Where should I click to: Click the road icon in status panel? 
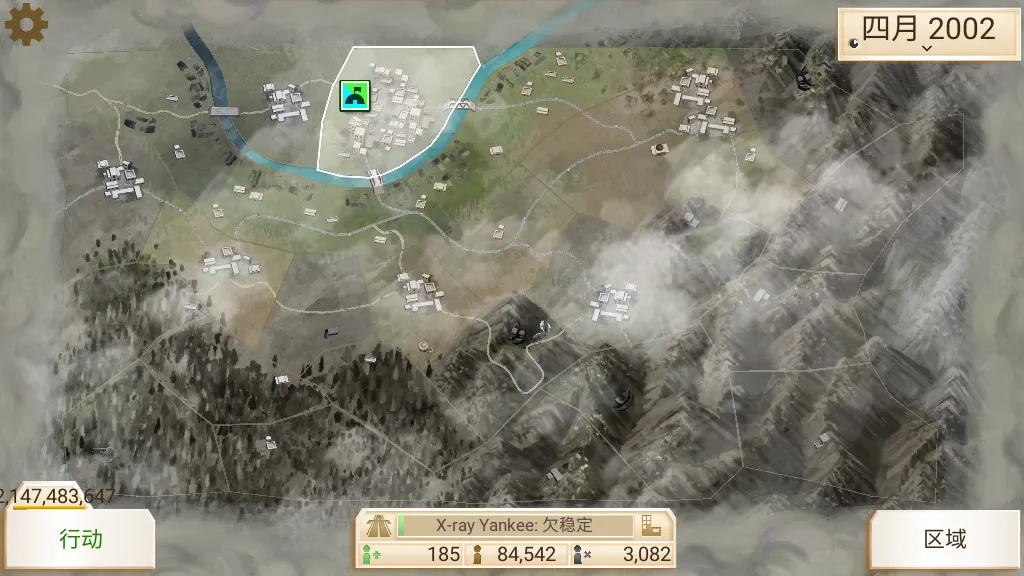click(x=378, y=525)
